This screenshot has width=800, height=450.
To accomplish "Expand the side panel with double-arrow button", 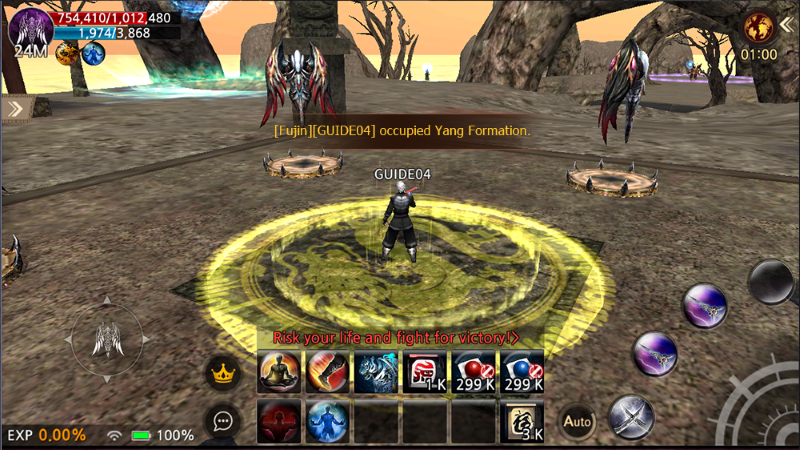I will tap(16, 108).
